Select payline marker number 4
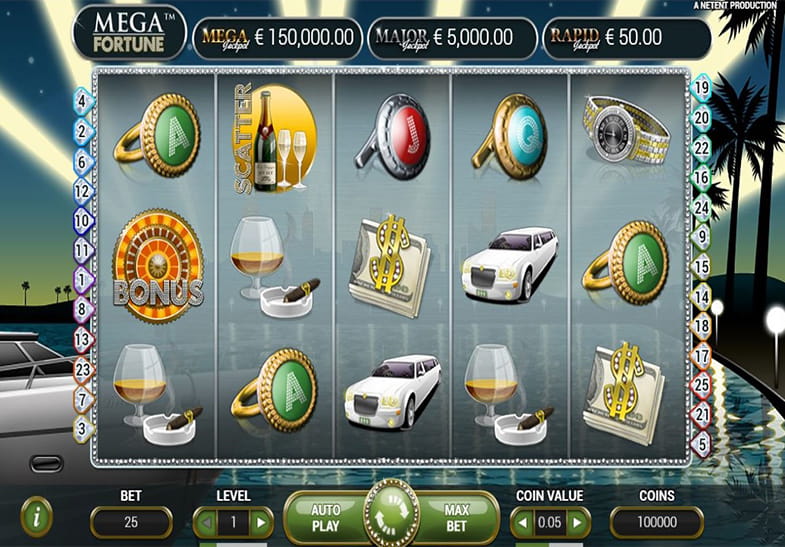 [82, 100]
